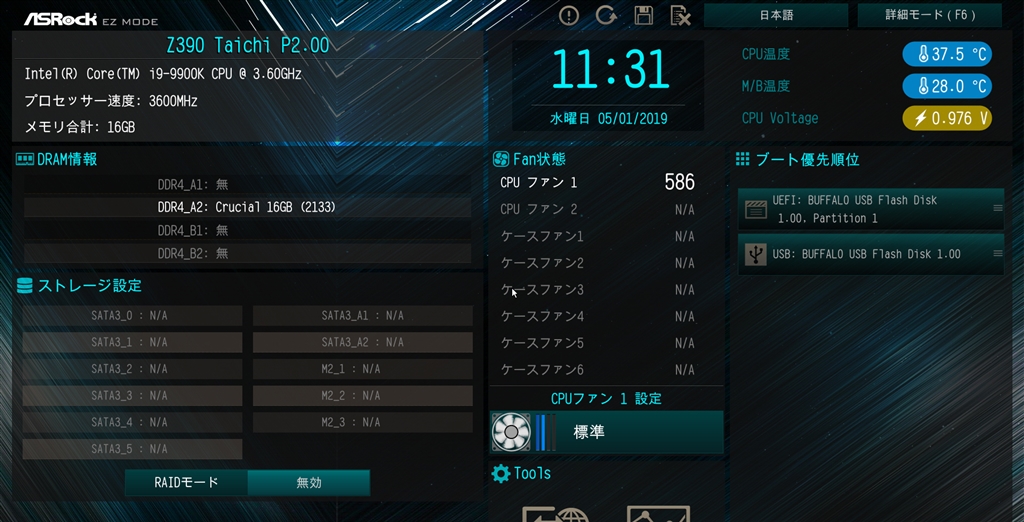Select the DDR4_A2 Crucial 16GB memory row

pyautogui.click(x=247, y=207)
